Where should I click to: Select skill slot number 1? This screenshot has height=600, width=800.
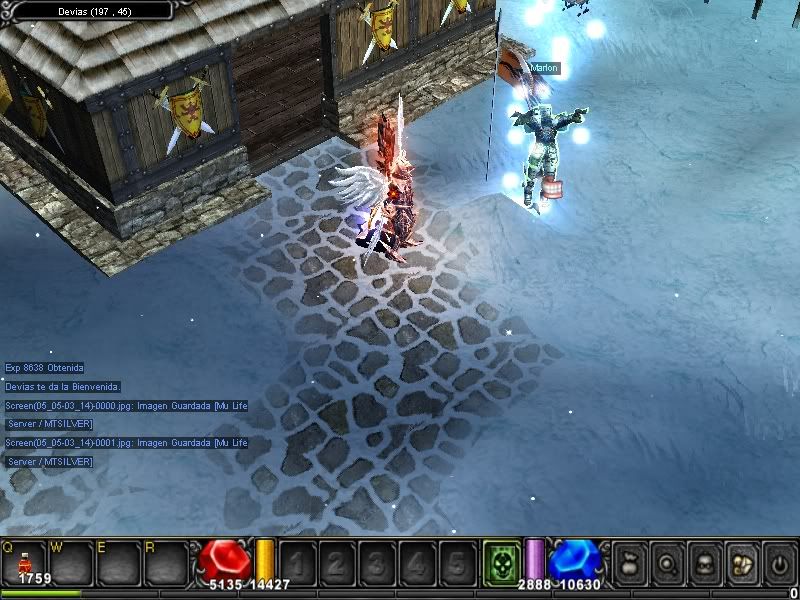pos(295,563)
